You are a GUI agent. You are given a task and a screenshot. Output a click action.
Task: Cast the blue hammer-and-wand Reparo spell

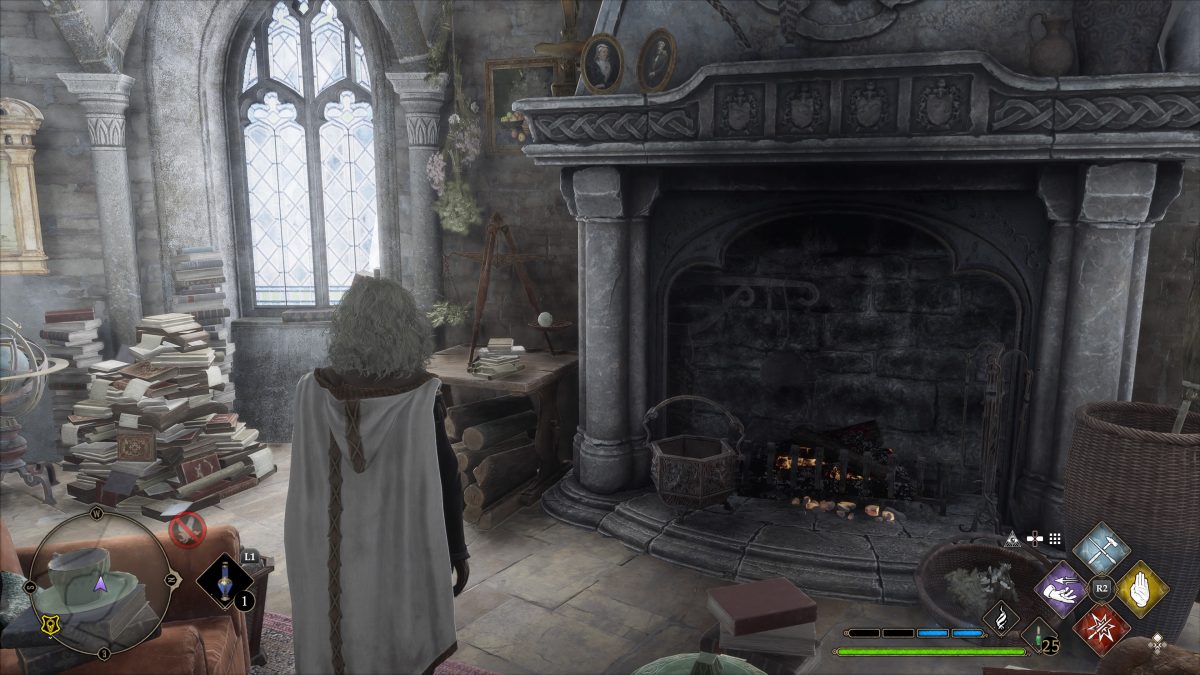pos(1101,548)
